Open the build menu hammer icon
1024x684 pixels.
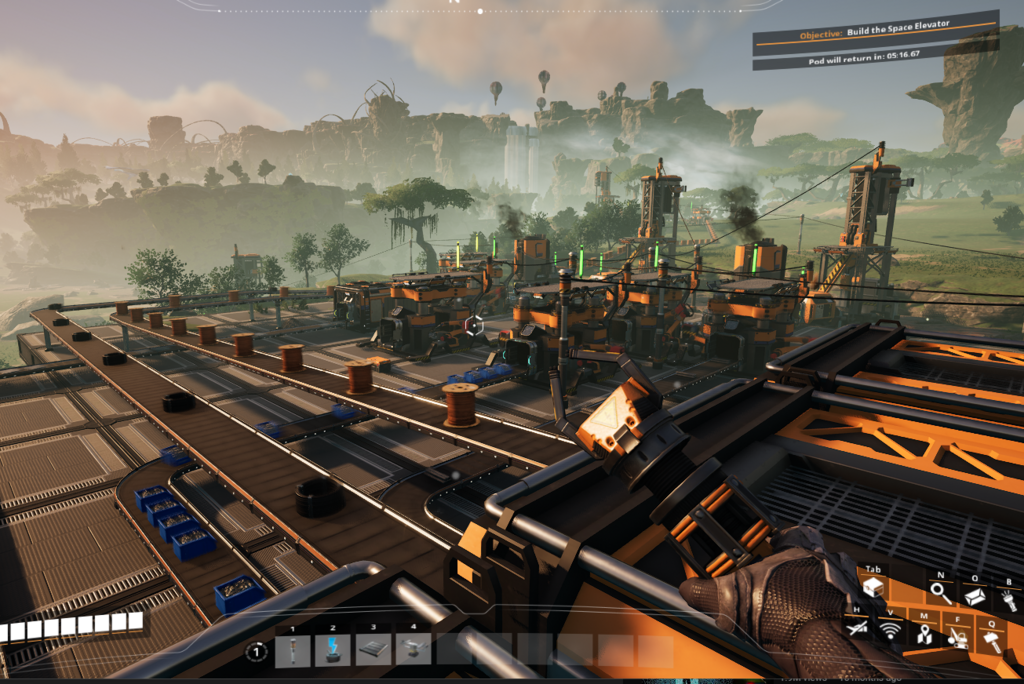click(x=993, y=641)
